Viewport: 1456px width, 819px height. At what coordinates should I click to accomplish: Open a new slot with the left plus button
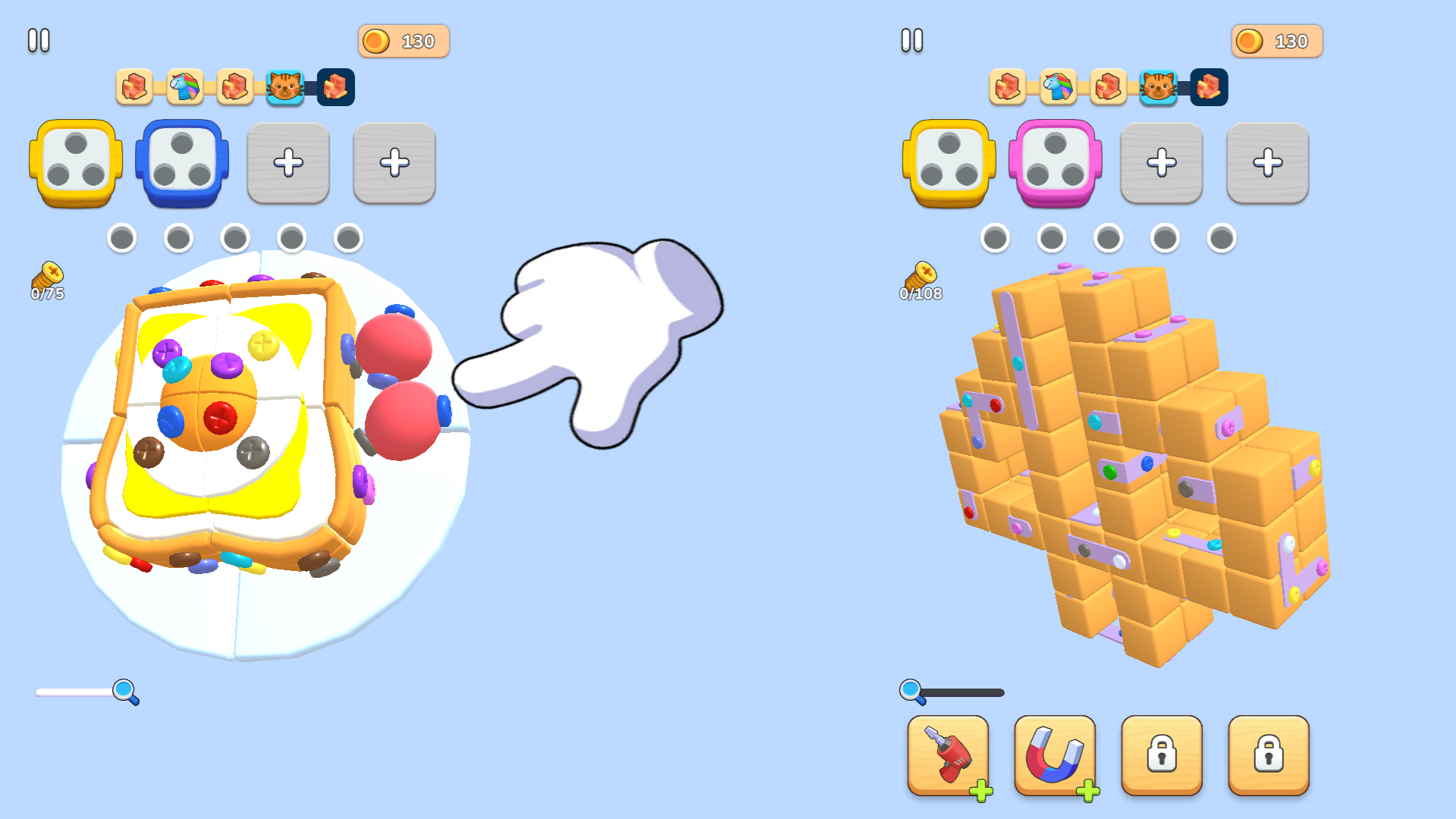click(x=288, y=163)
